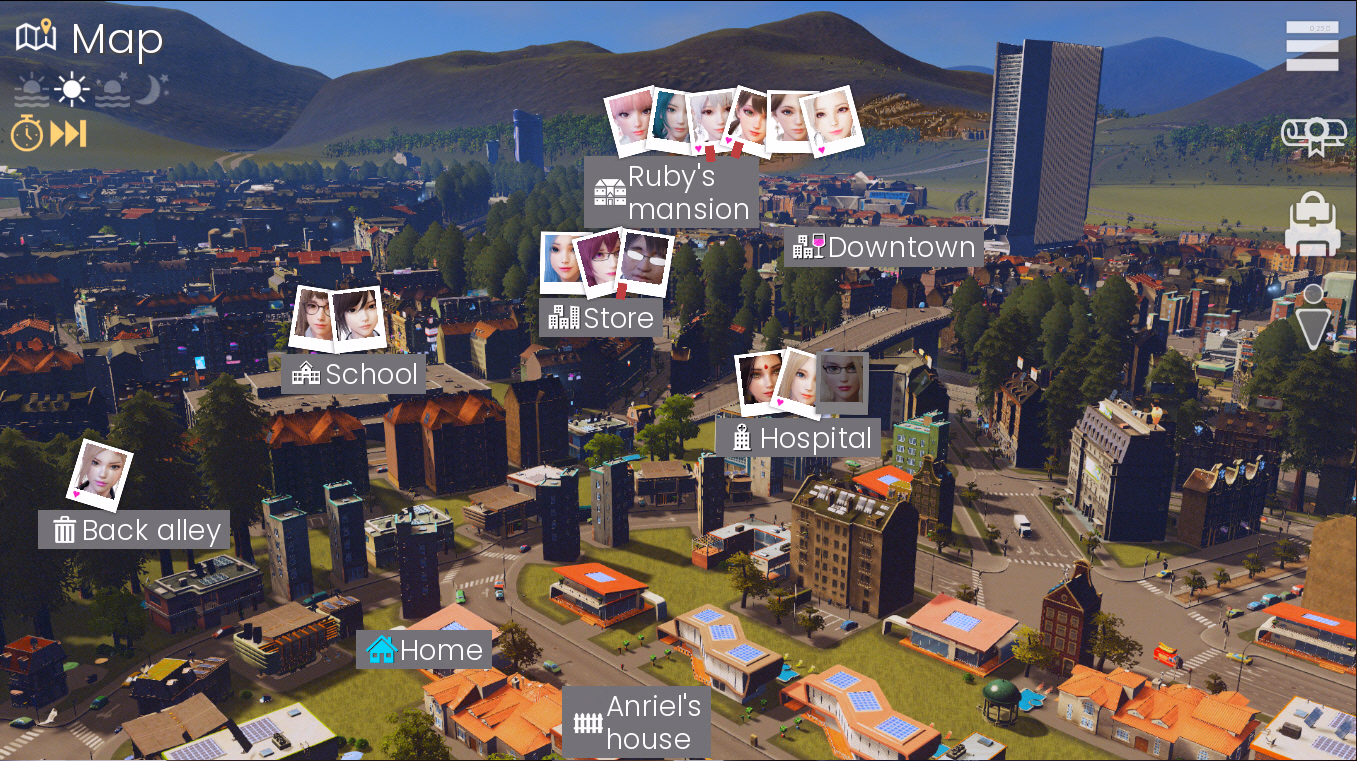Choose the sunrise morning time icon

(x=31, y=92)
